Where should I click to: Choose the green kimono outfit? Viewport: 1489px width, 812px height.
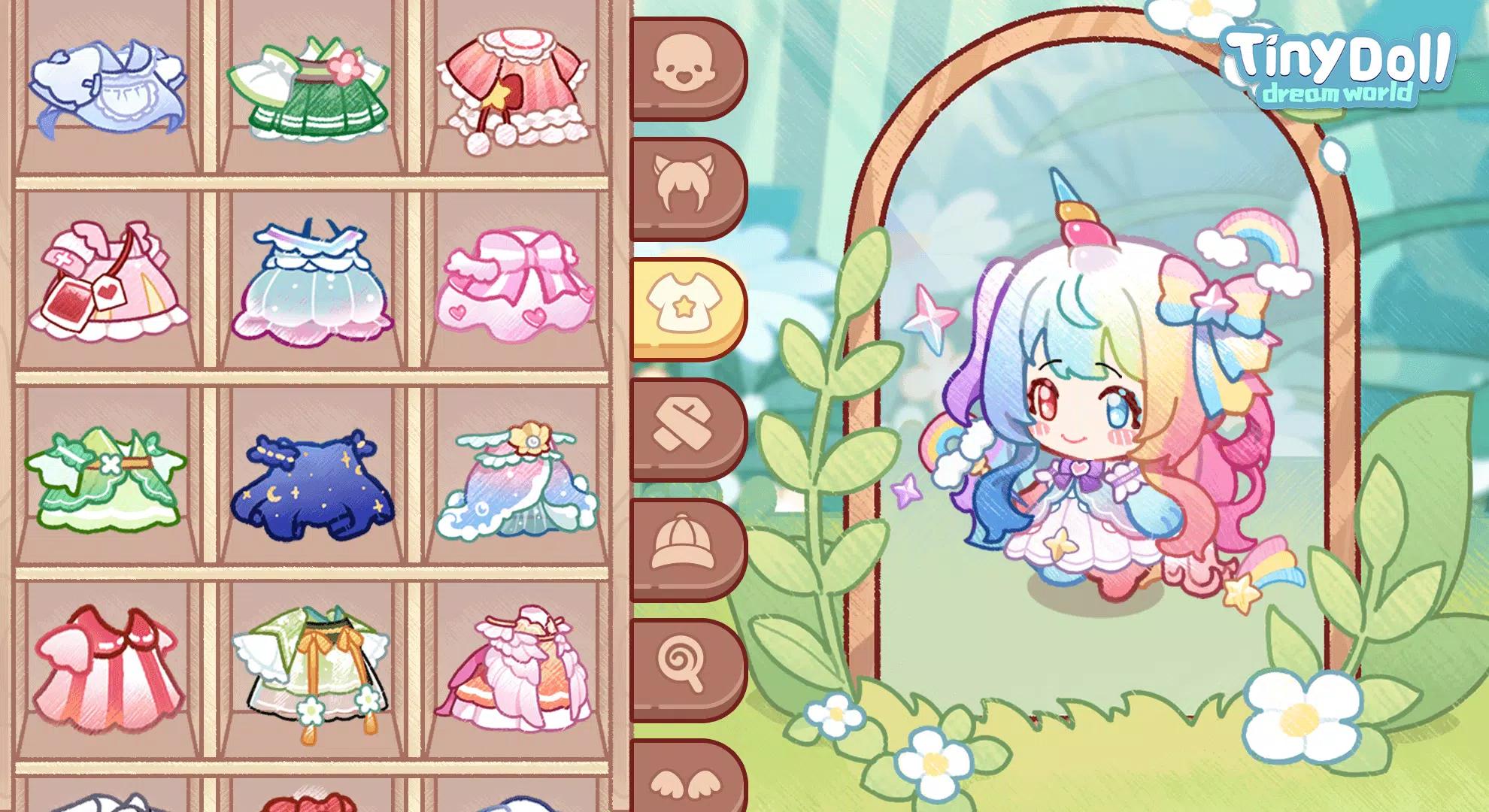pyautogui.click(x=316, y=86)
